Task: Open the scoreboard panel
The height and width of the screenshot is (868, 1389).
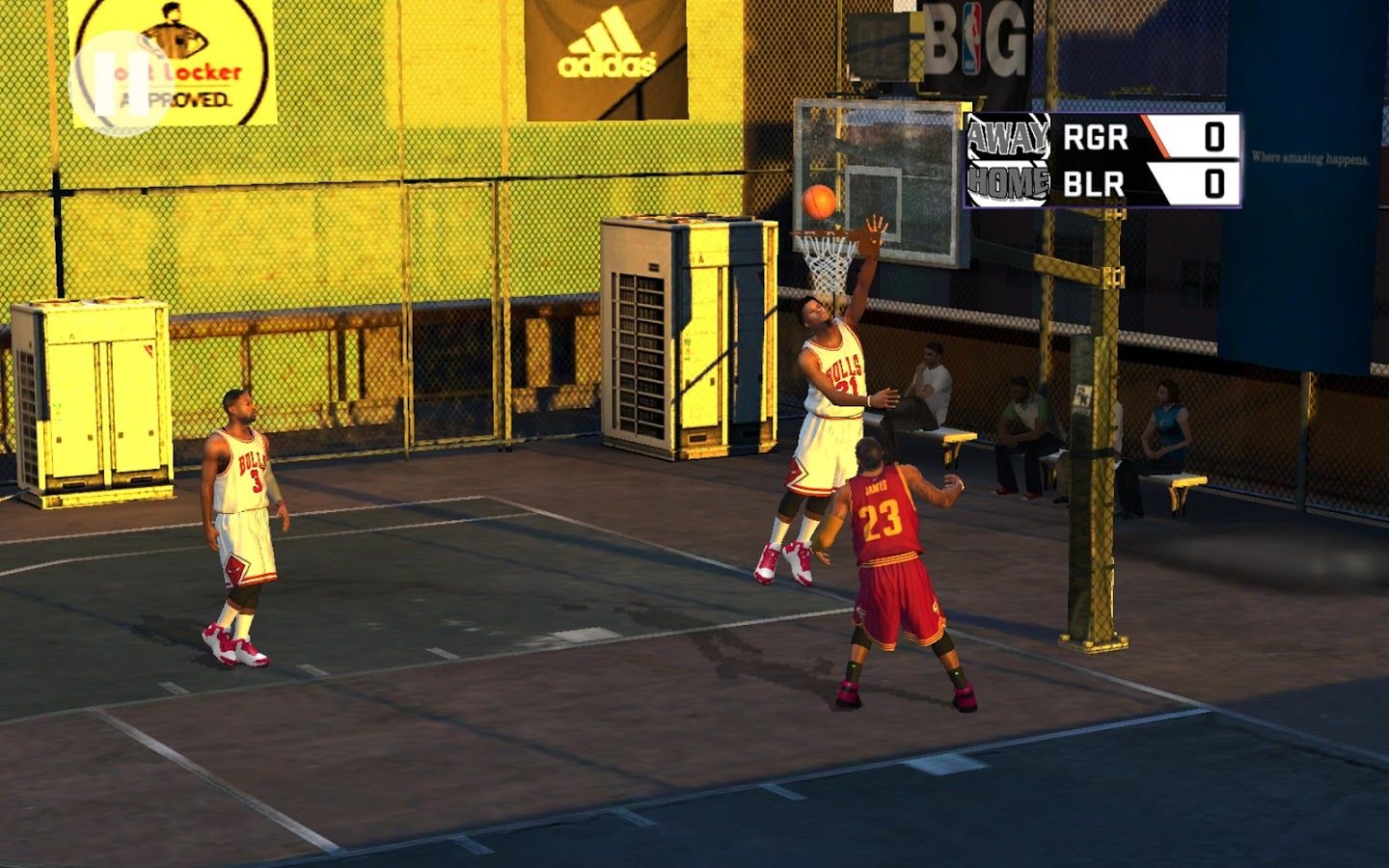Action: 1104,161
